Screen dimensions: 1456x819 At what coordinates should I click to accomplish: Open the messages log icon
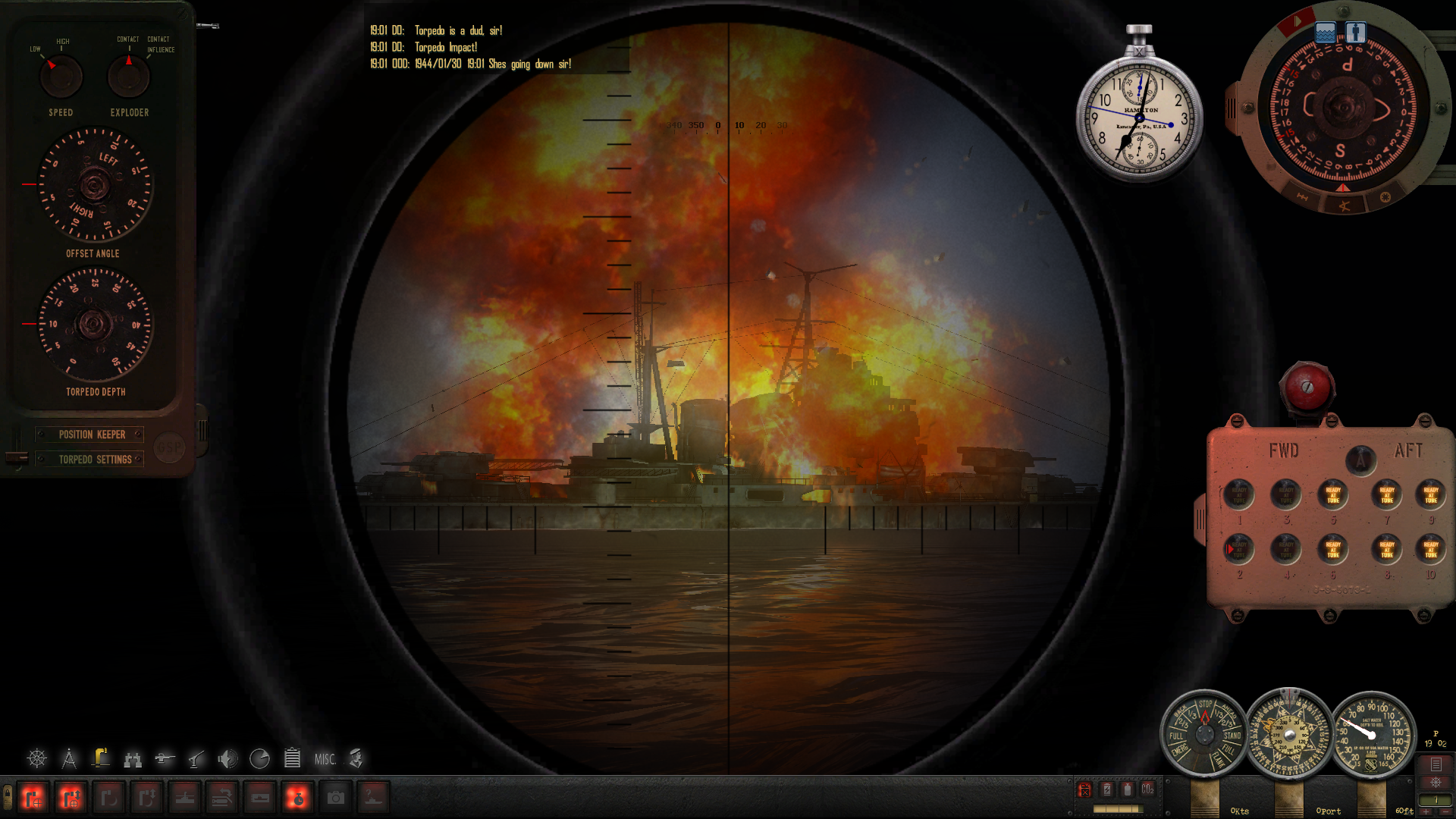(1436, 764)
